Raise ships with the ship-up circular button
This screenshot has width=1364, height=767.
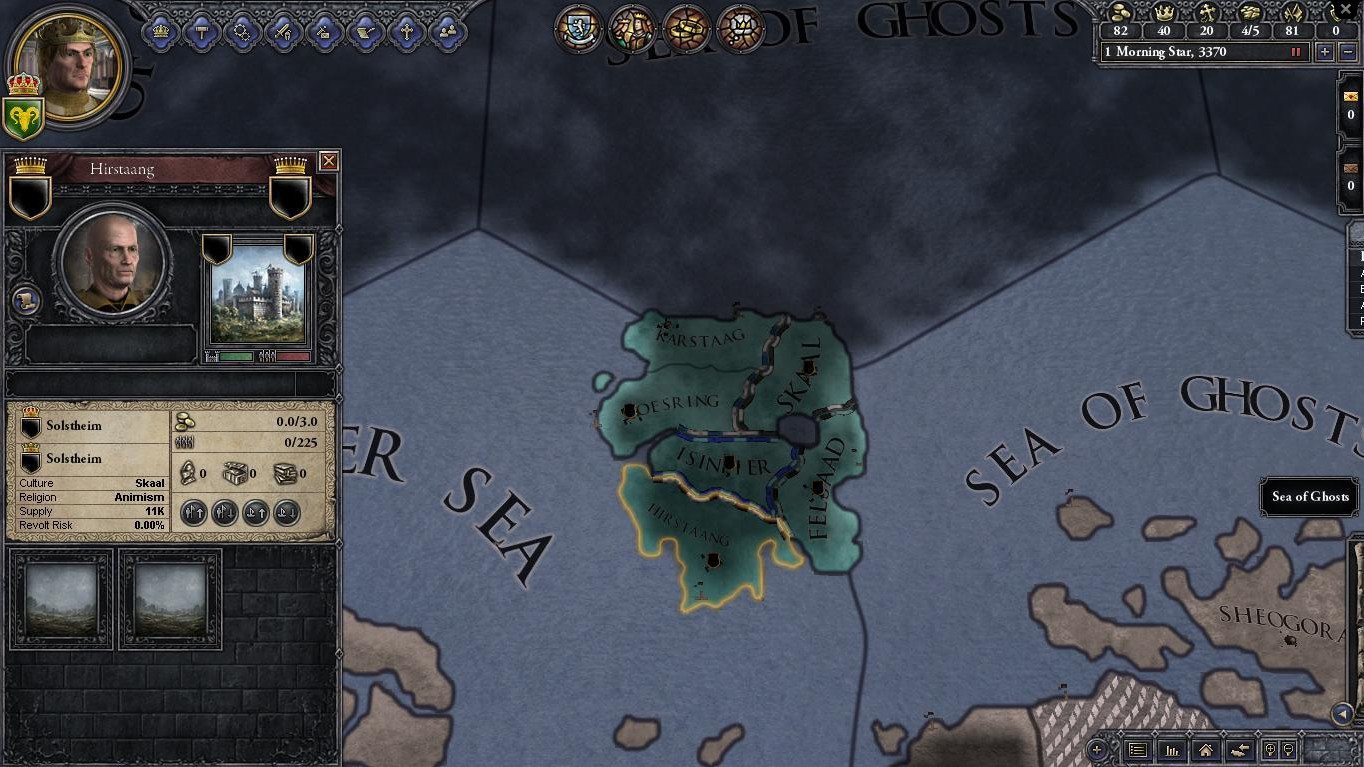256,513
